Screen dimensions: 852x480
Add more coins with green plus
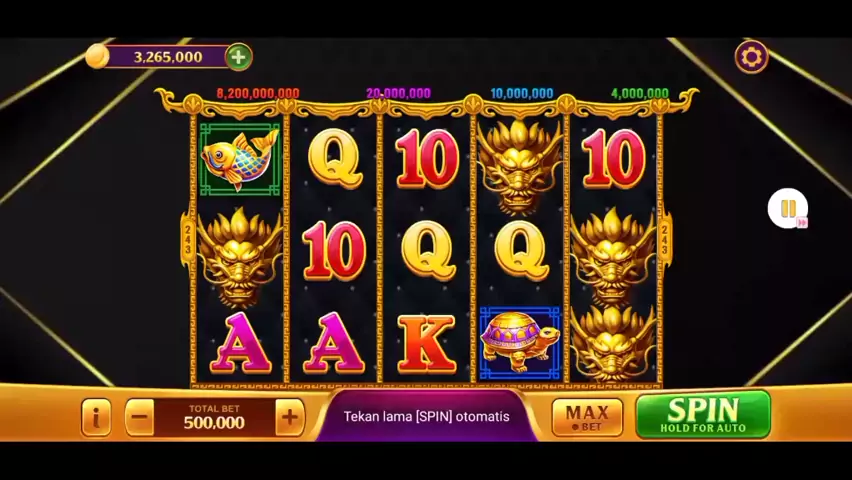pos(238,57)
